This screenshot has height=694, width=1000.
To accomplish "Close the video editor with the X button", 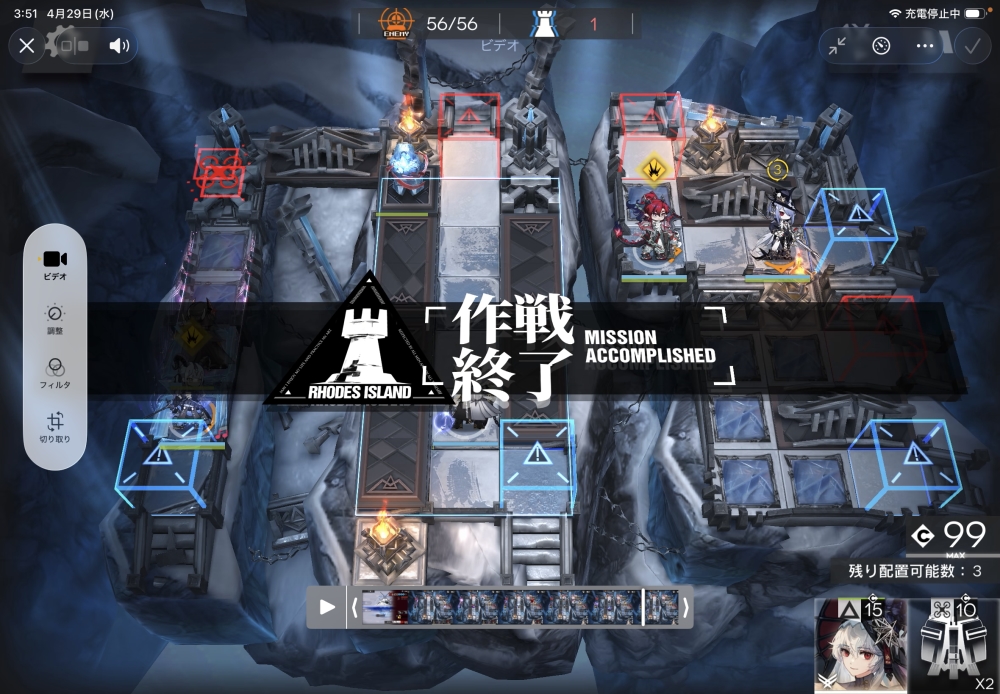I will coord(27,46).
